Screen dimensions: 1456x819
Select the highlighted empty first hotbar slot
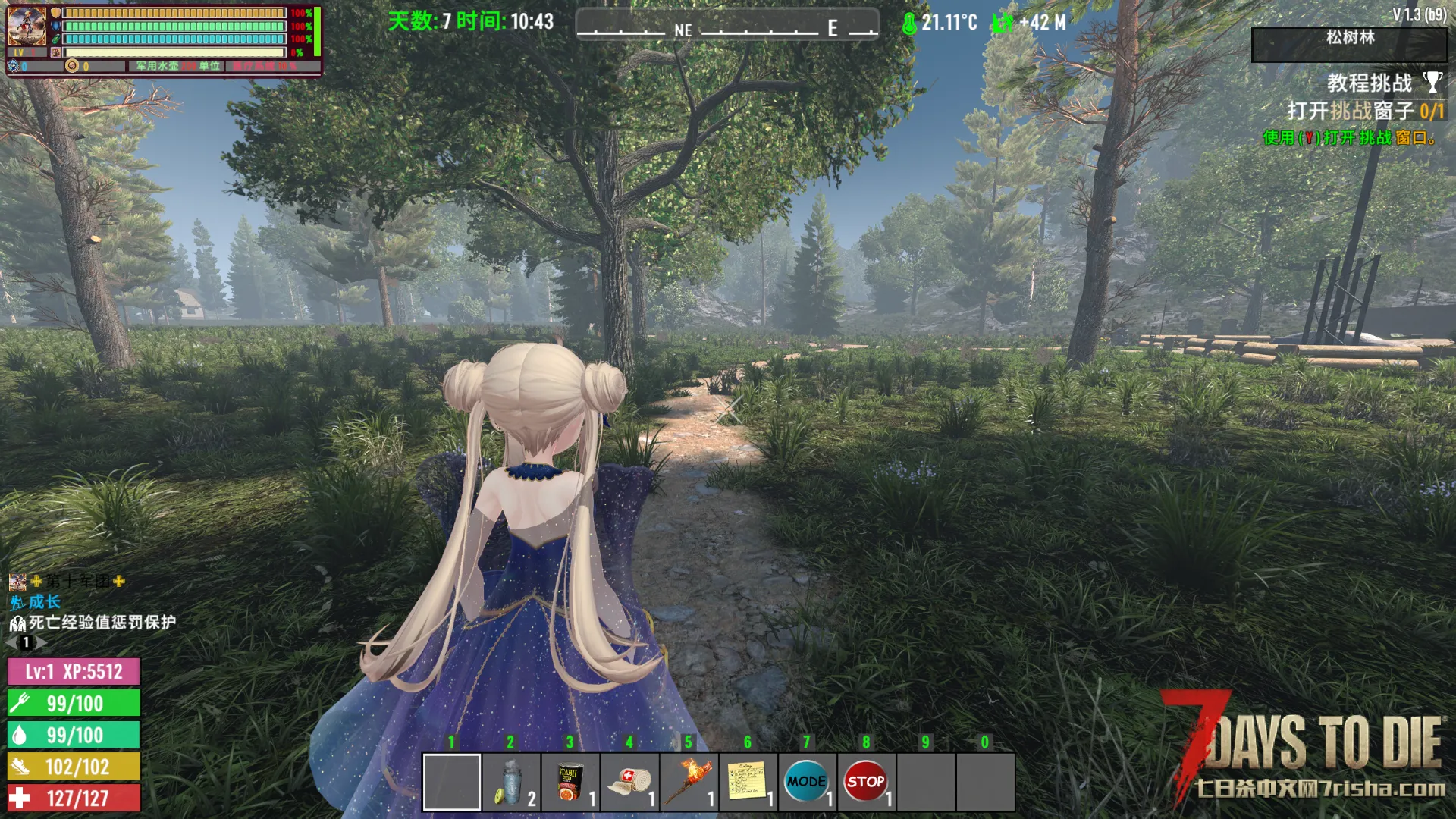452,782
